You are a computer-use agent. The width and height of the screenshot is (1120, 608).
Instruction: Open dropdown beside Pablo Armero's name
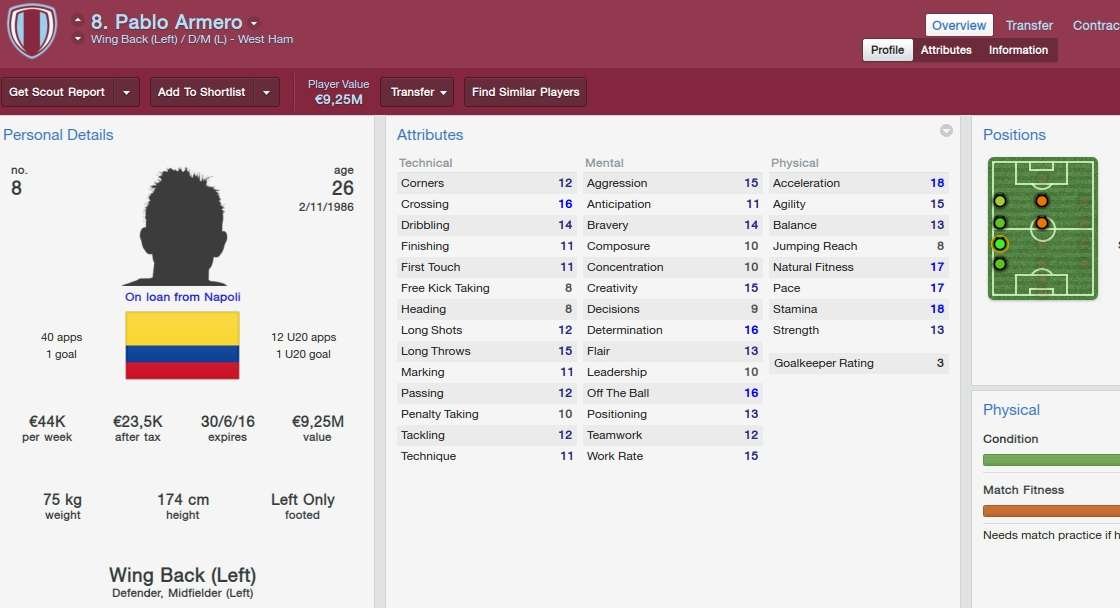254,23
